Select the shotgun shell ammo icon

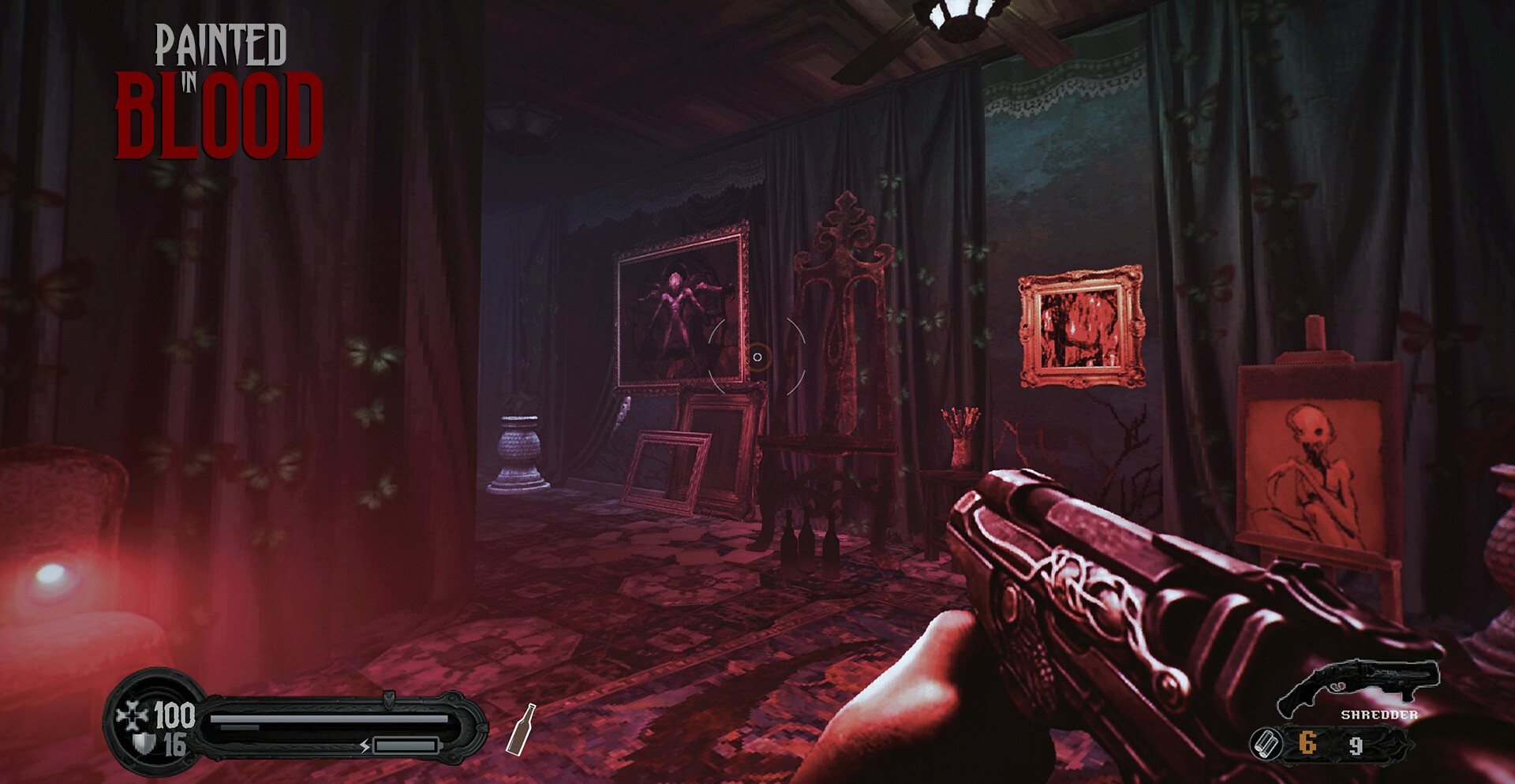tap(1266, 744)
